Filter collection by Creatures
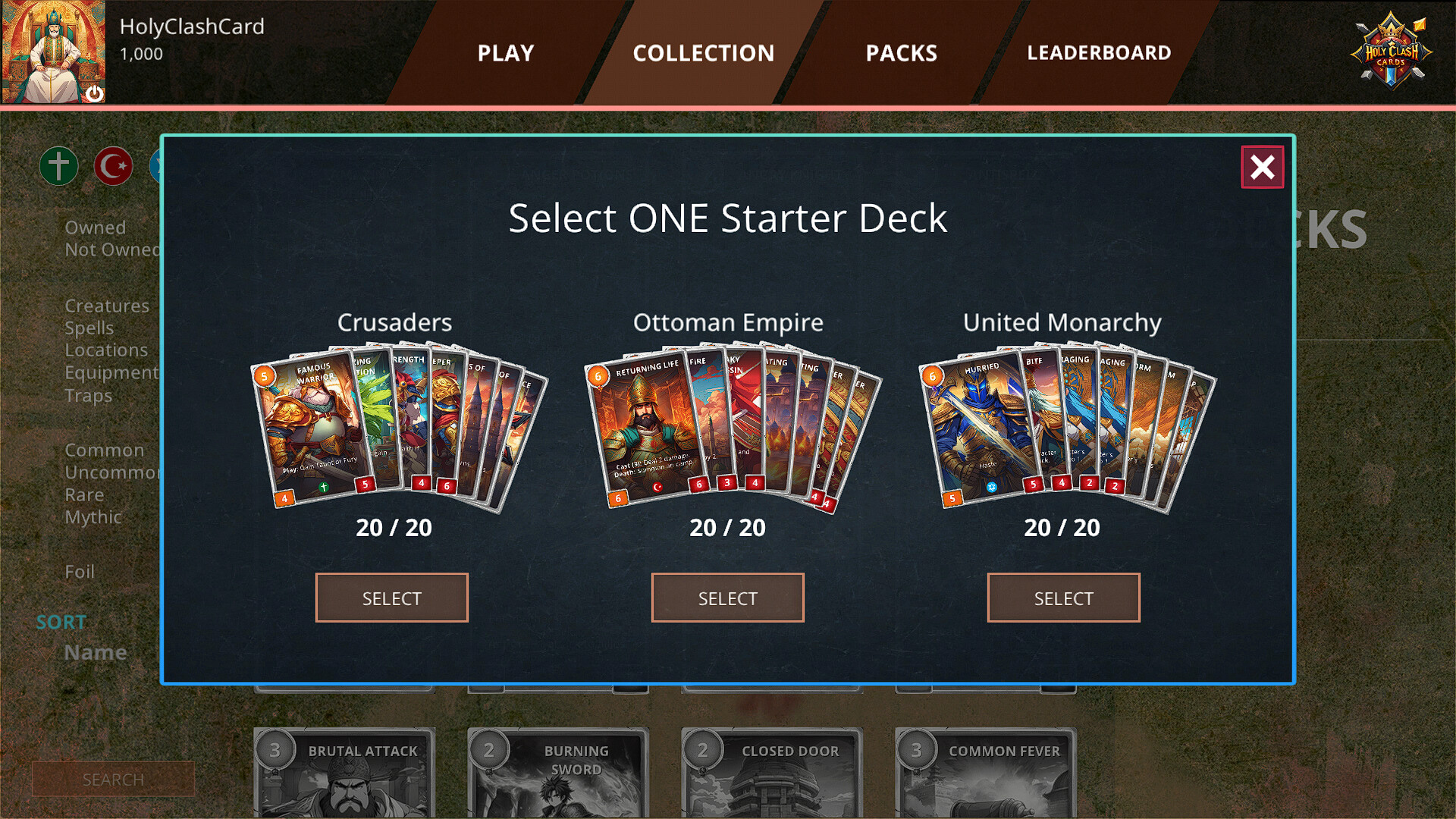Viewport: 1456px width, 819px height. point(107,306)
